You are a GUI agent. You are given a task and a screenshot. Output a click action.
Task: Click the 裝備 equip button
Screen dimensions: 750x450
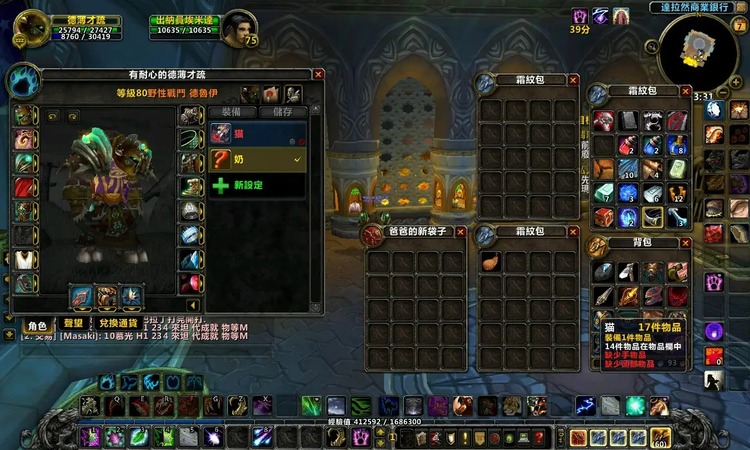pos(231,112)
